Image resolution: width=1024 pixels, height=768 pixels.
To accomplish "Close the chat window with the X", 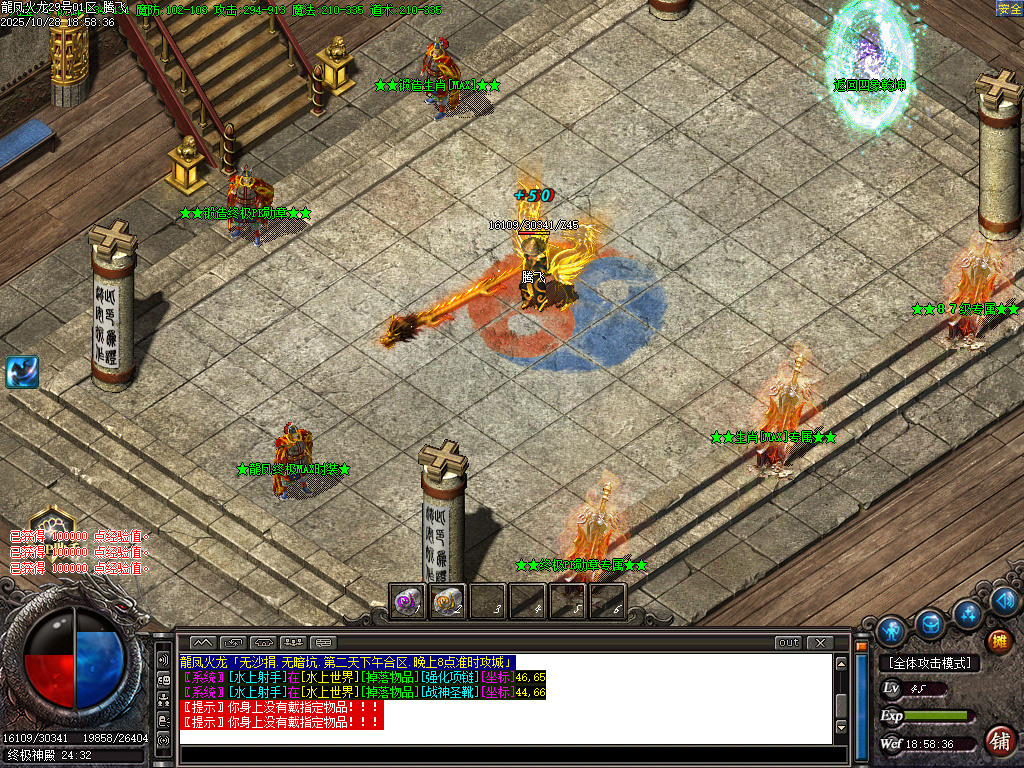I will [820, 643].
